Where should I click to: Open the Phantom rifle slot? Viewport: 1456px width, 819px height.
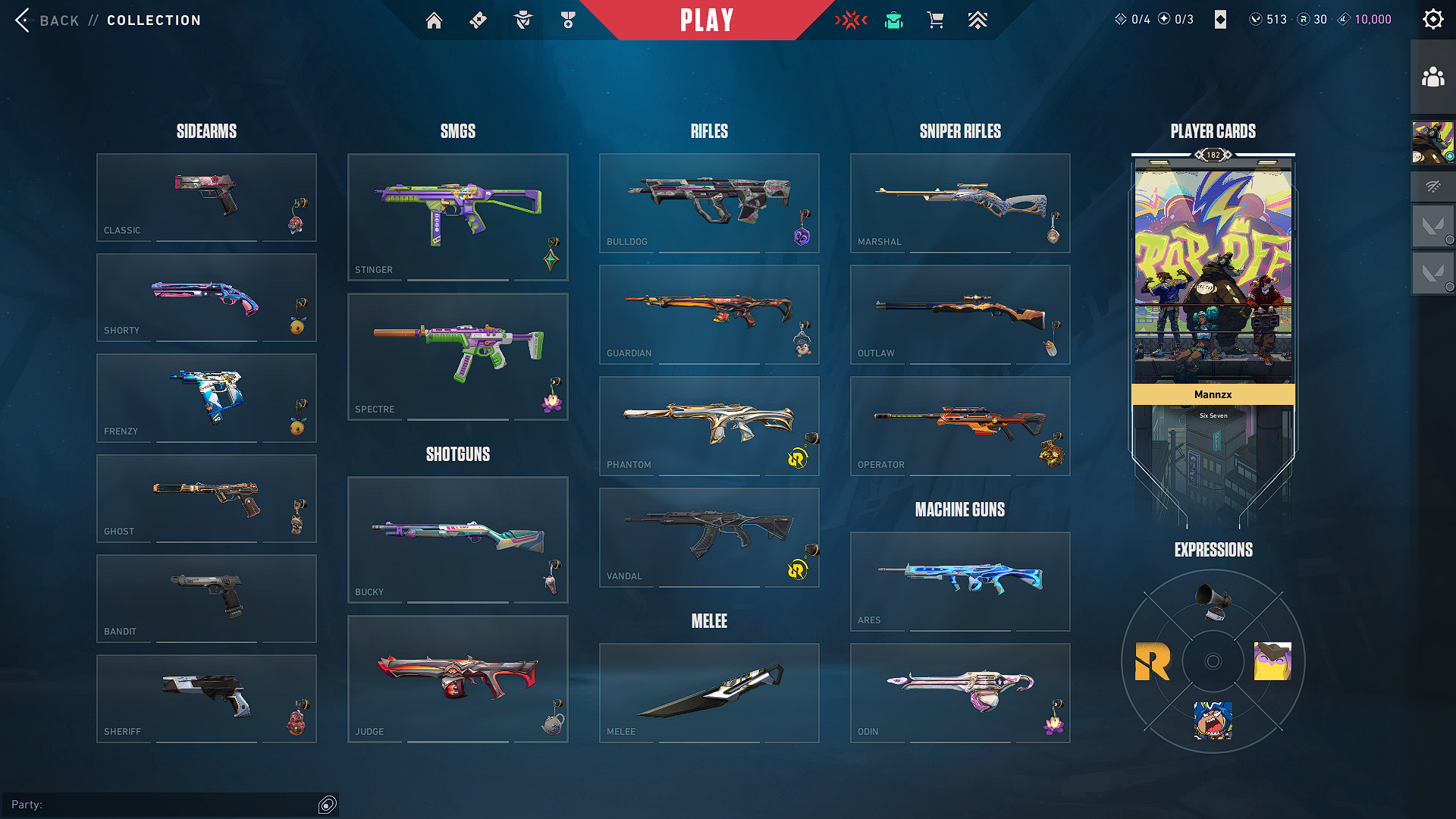(x=709, y=425)
